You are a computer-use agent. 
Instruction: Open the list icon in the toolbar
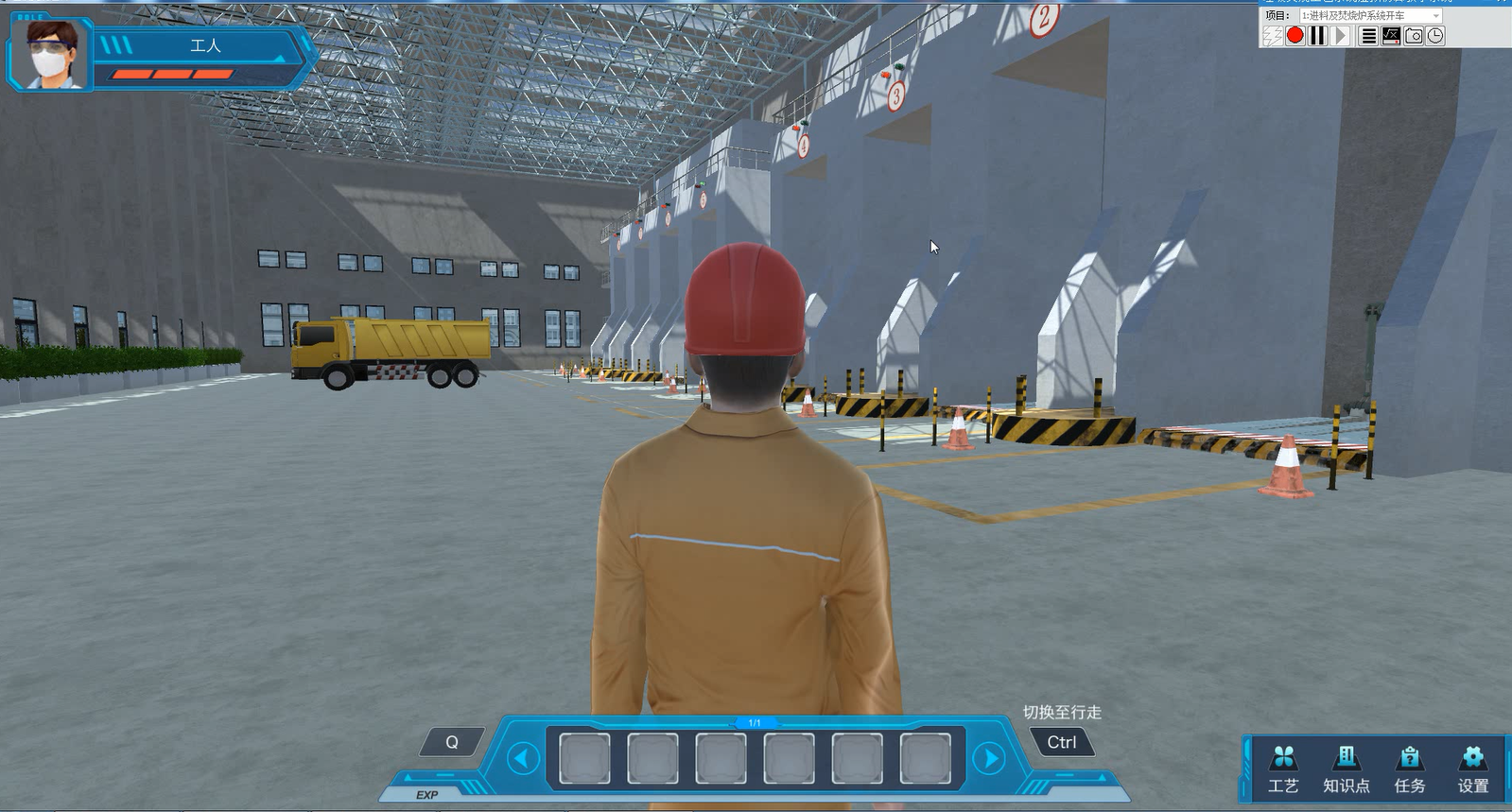coord(1368,36)
